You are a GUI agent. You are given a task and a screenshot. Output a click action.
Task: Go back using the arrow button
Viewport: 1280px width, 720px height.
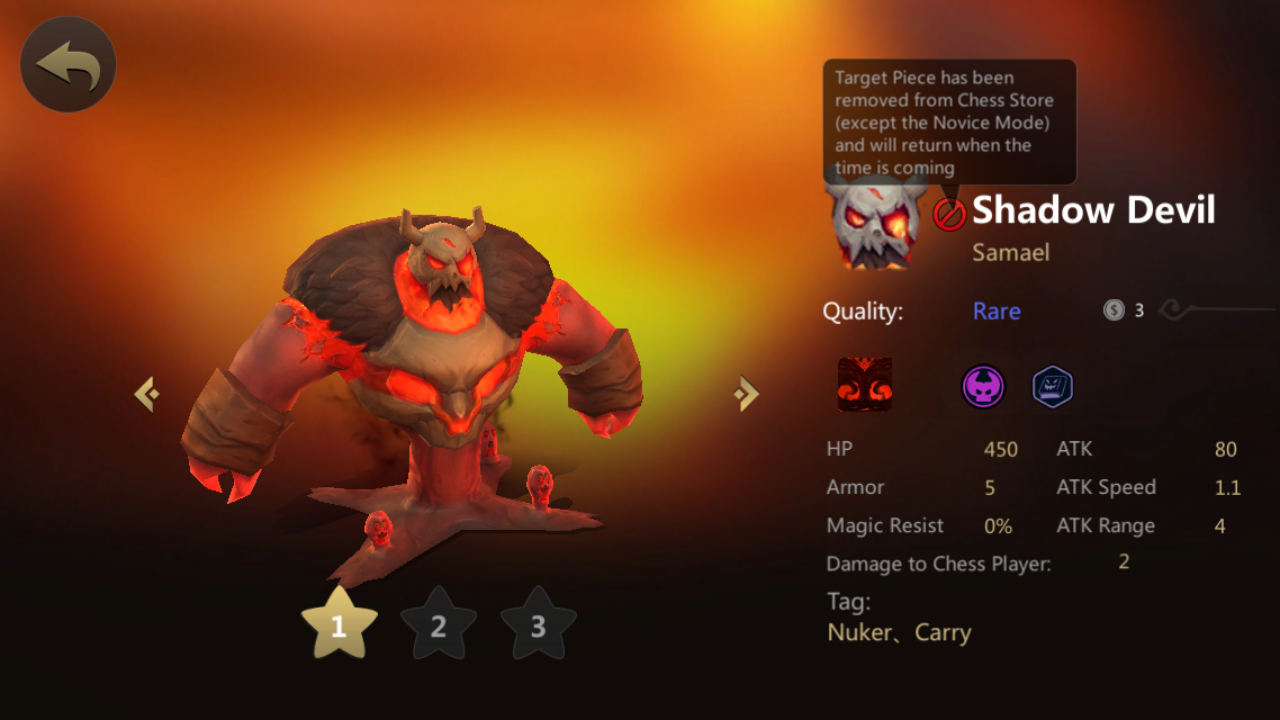tap(68, 65)
